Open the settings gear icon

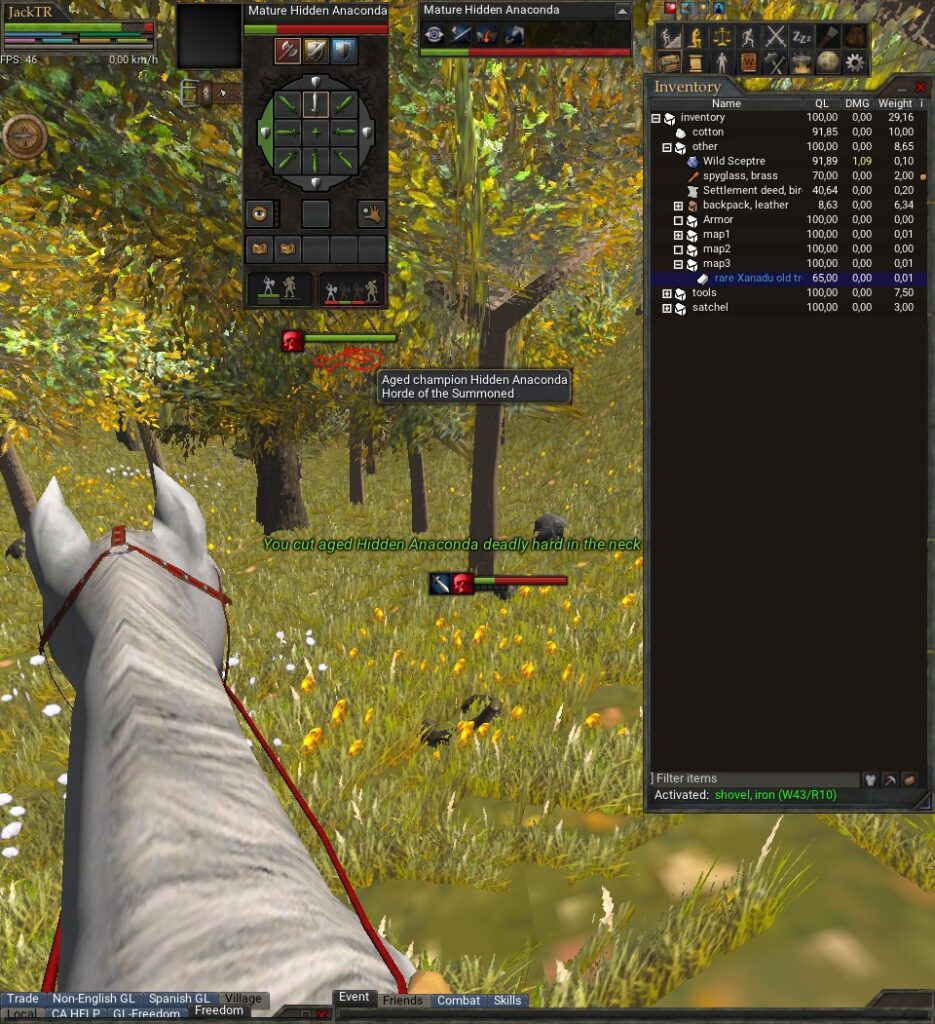click(x=854, y=62)
